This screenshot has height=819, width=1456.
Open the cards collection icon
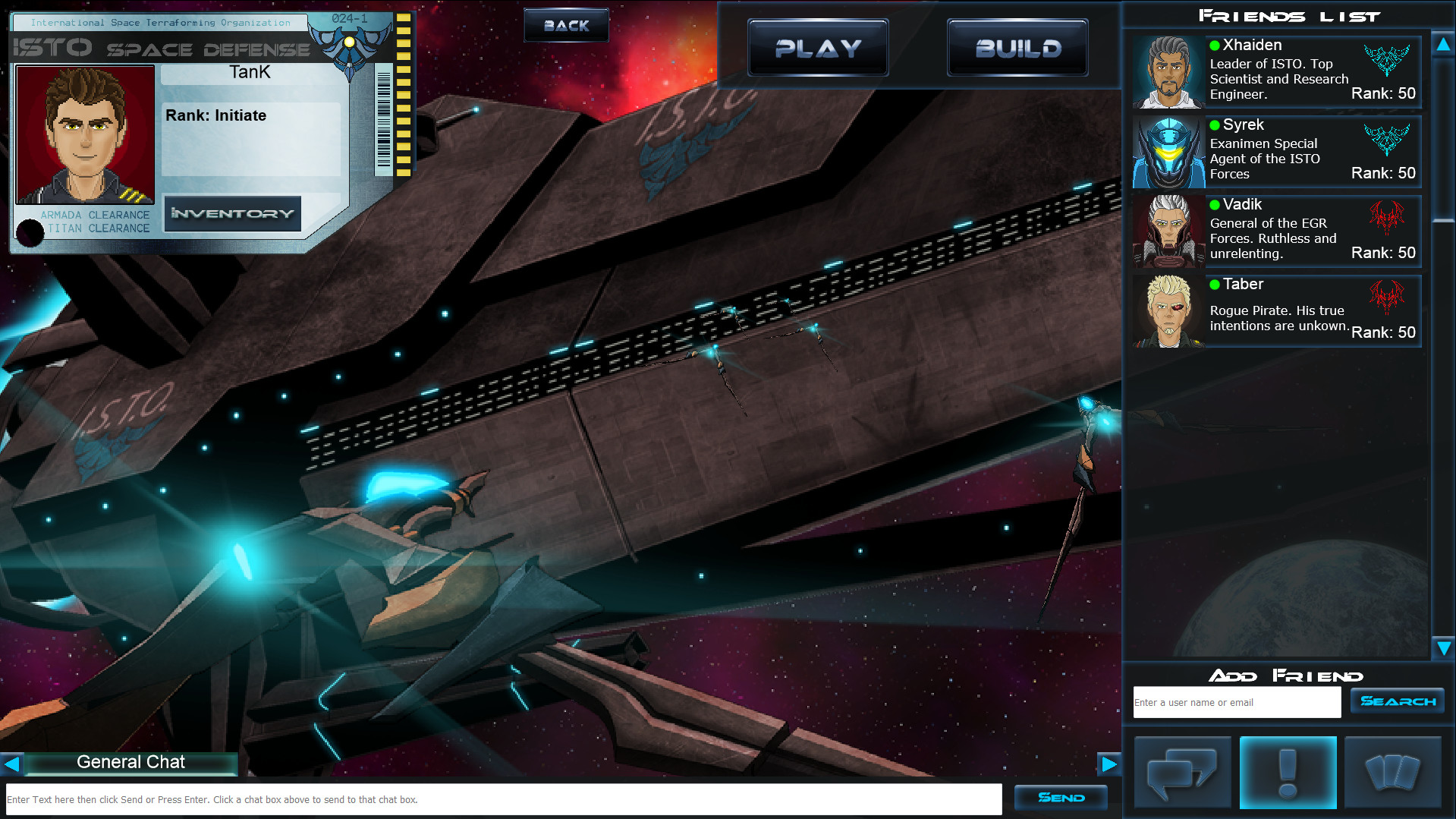point(1392,772)
